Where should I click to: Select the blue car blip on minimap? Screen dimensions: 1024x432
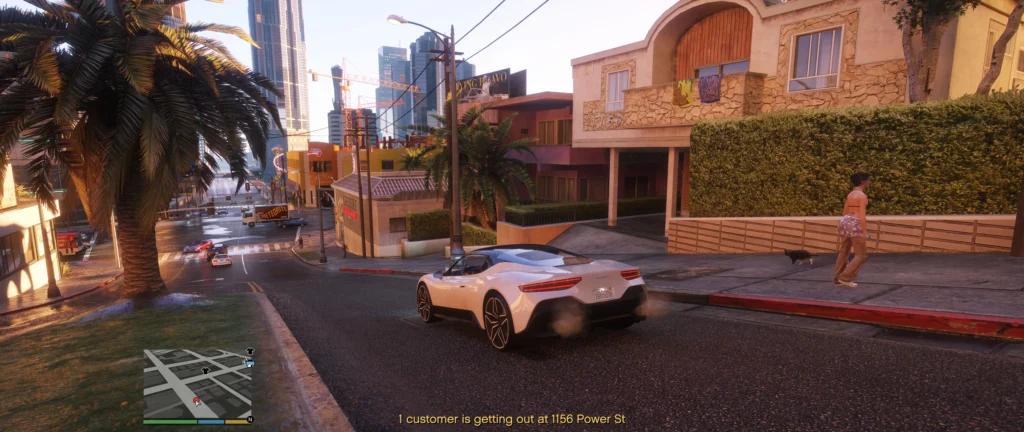pyautogui.click(x=250, y=363)
